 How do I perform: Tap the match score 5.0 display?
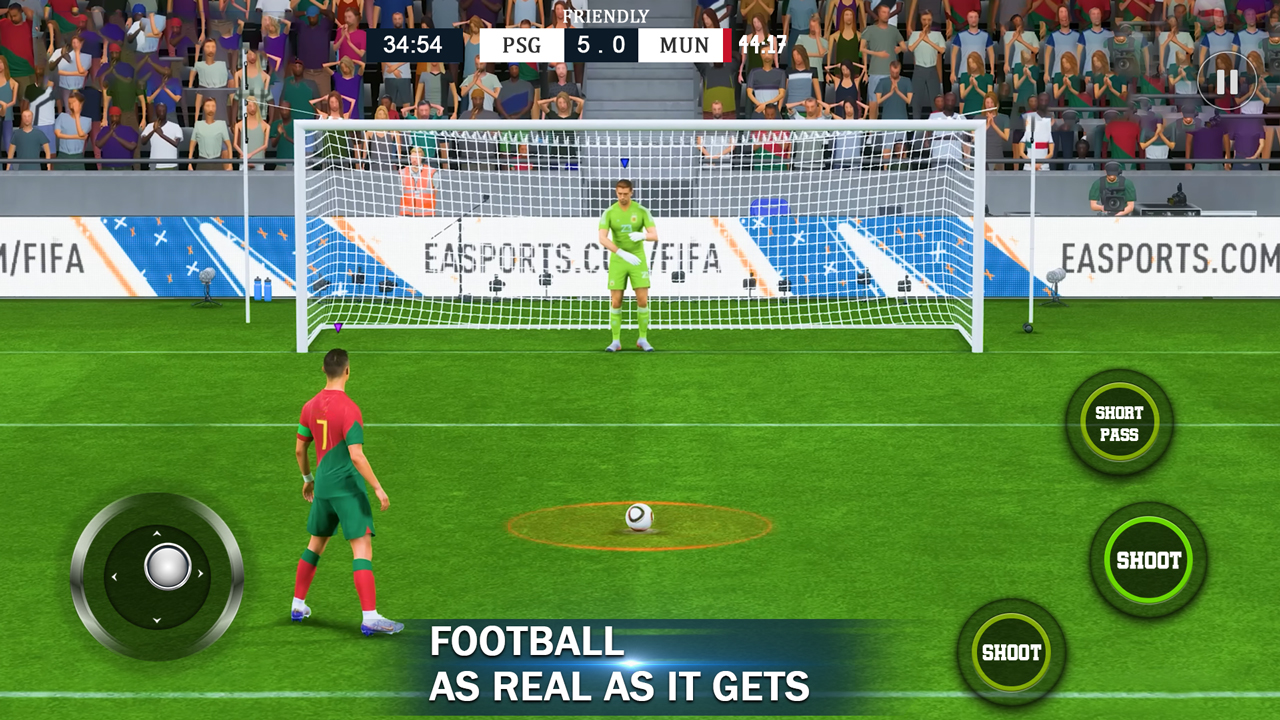600,44
